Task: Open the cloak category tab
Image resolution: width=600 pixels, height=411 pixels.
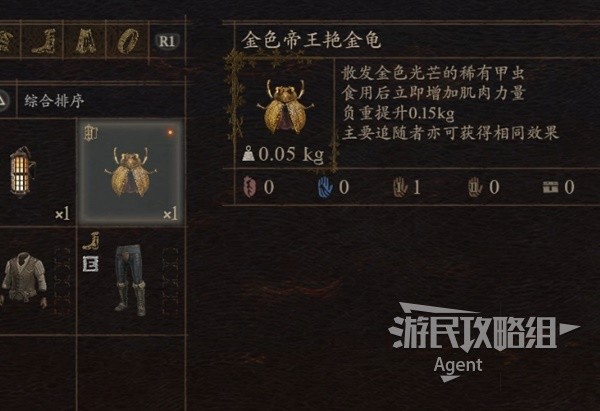Action: point(85,41)
